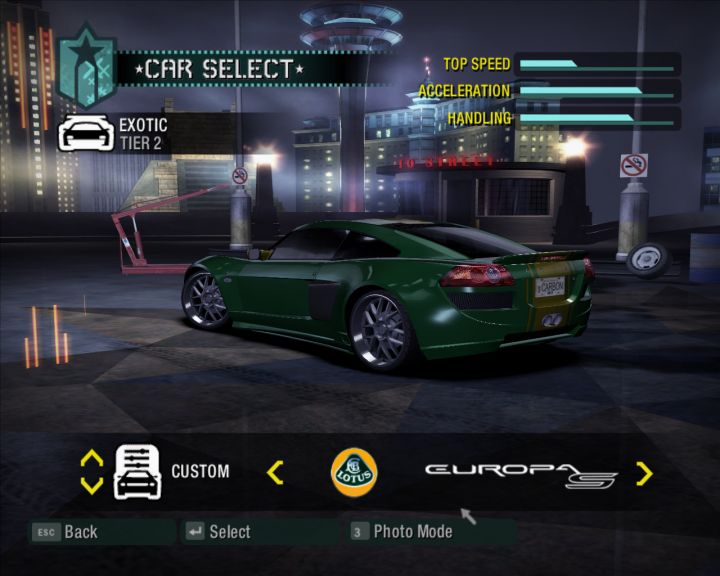This screenshot has height=576, width=720.
Task: Show the previous car with left arrow
Action: click(275, 472)
